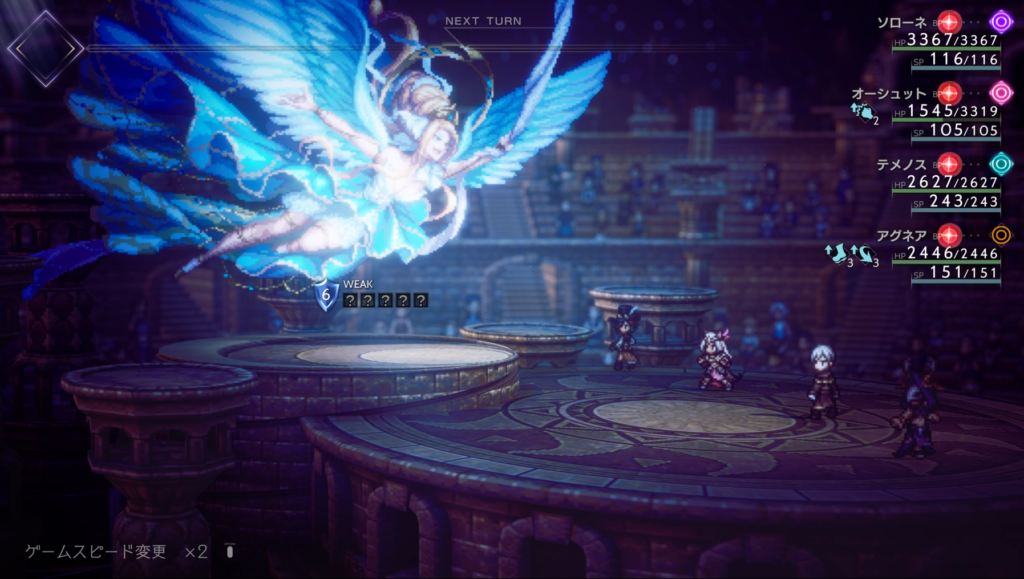
Task: Click the diamond turn-order frame
Action: click(45, 46)
